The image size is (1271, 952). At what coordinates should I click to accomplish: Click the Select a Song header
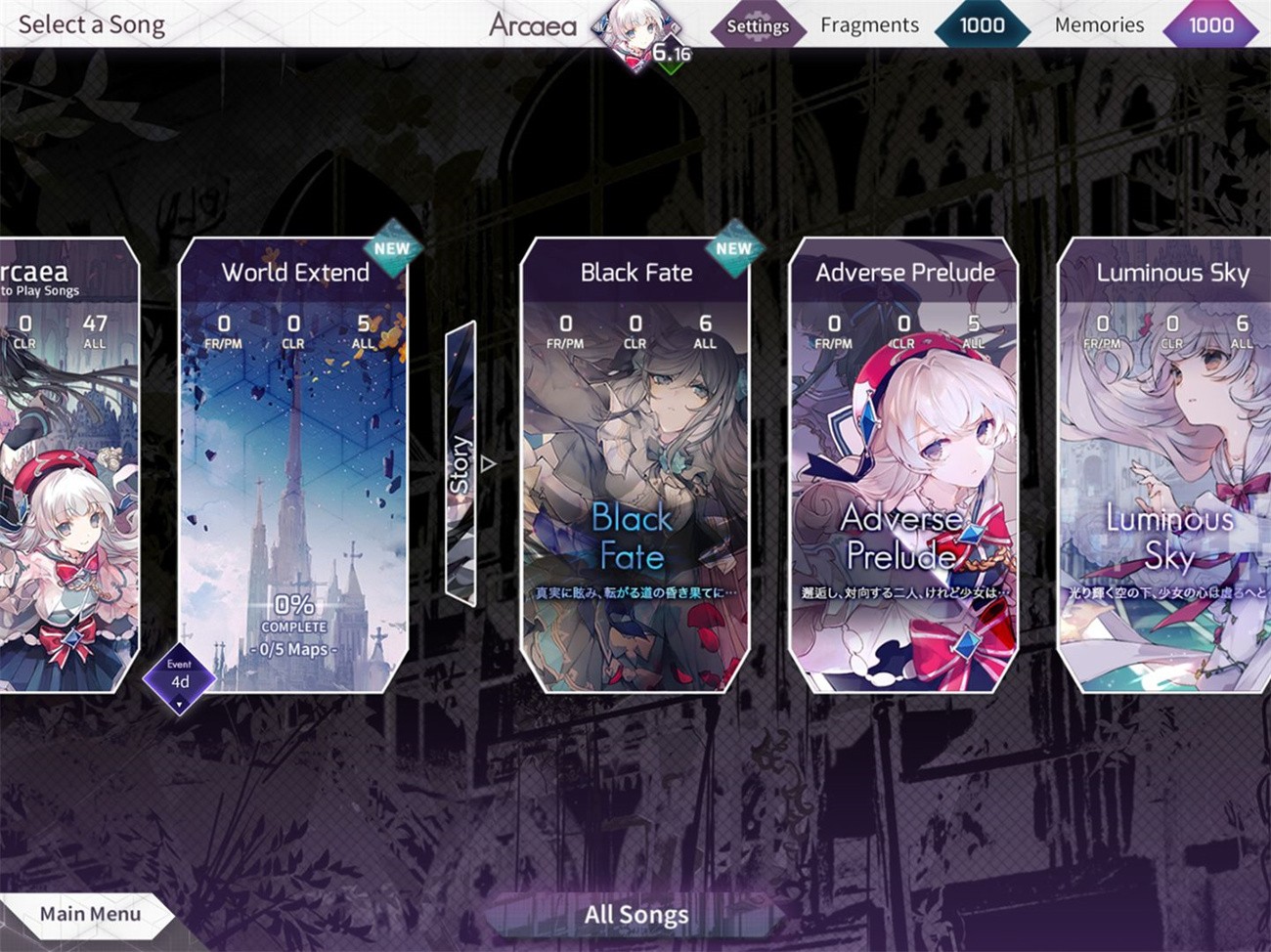tap(91, 24)
